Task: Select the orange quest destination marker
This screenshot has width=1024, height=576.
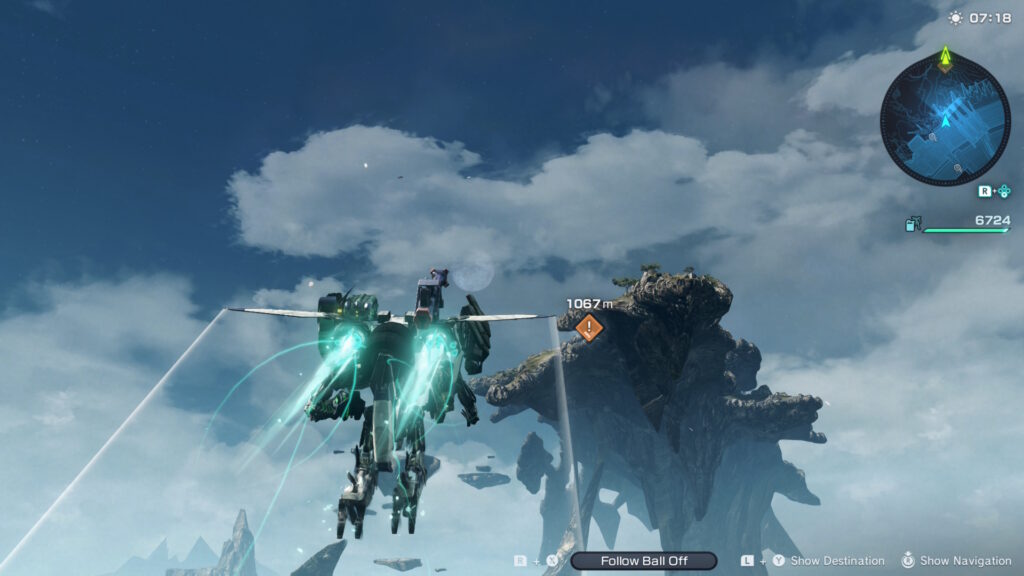Action: click(590, 326)
